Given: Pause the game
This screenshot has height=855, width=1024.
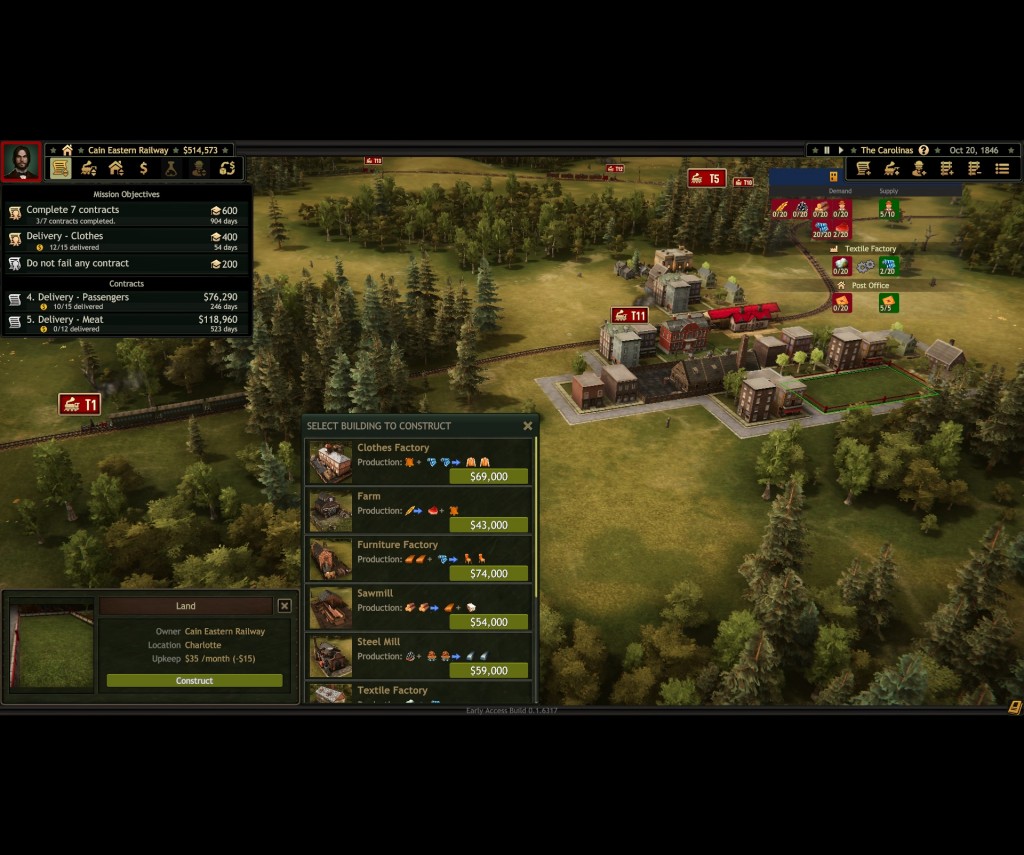Looking at the screenshot, I should [827, 150].
